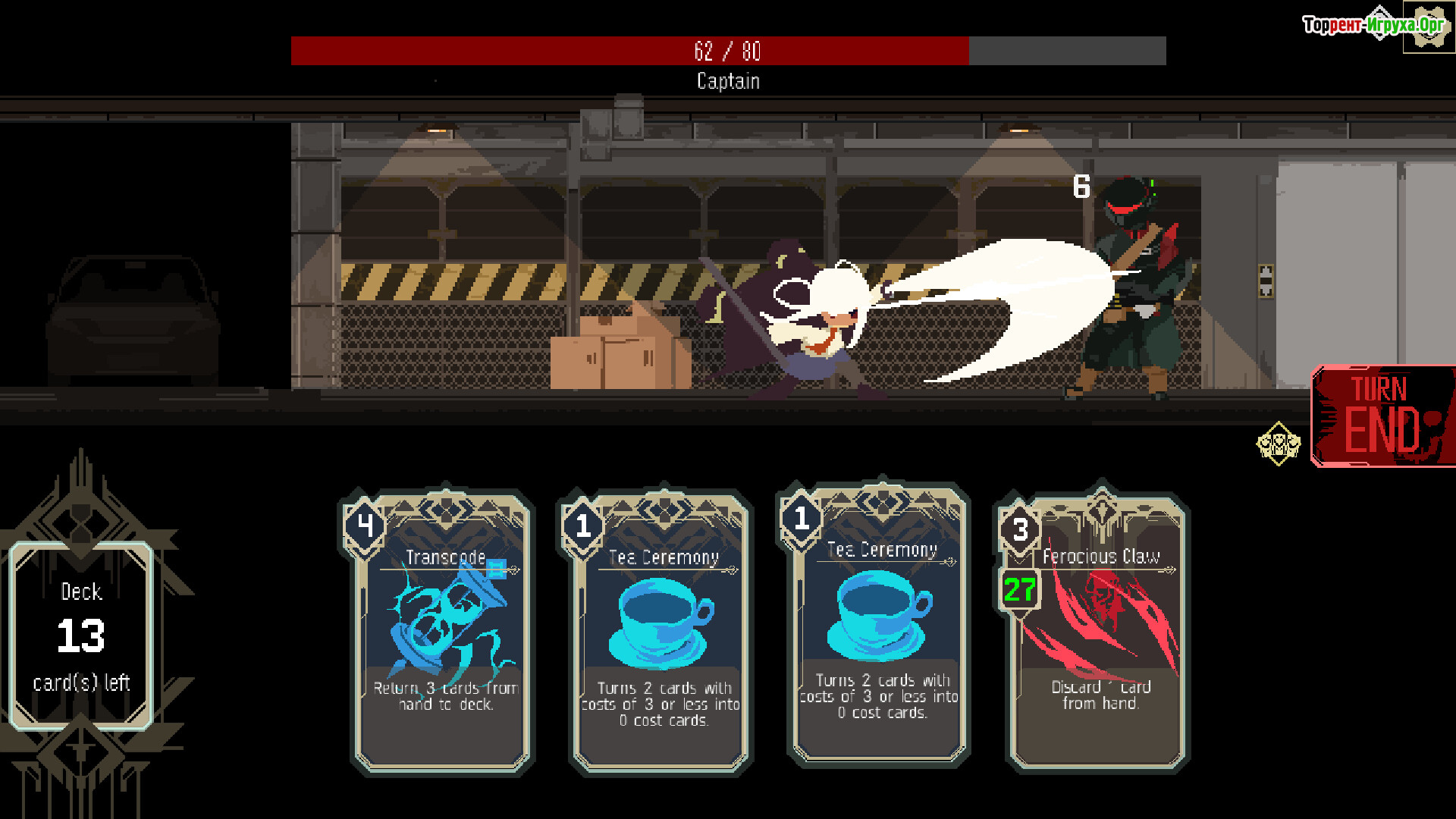Open the Торрент-Игруха.Орг watermark link
The height and width of the screenshot is (819, 1456).
click(1373, 25)
